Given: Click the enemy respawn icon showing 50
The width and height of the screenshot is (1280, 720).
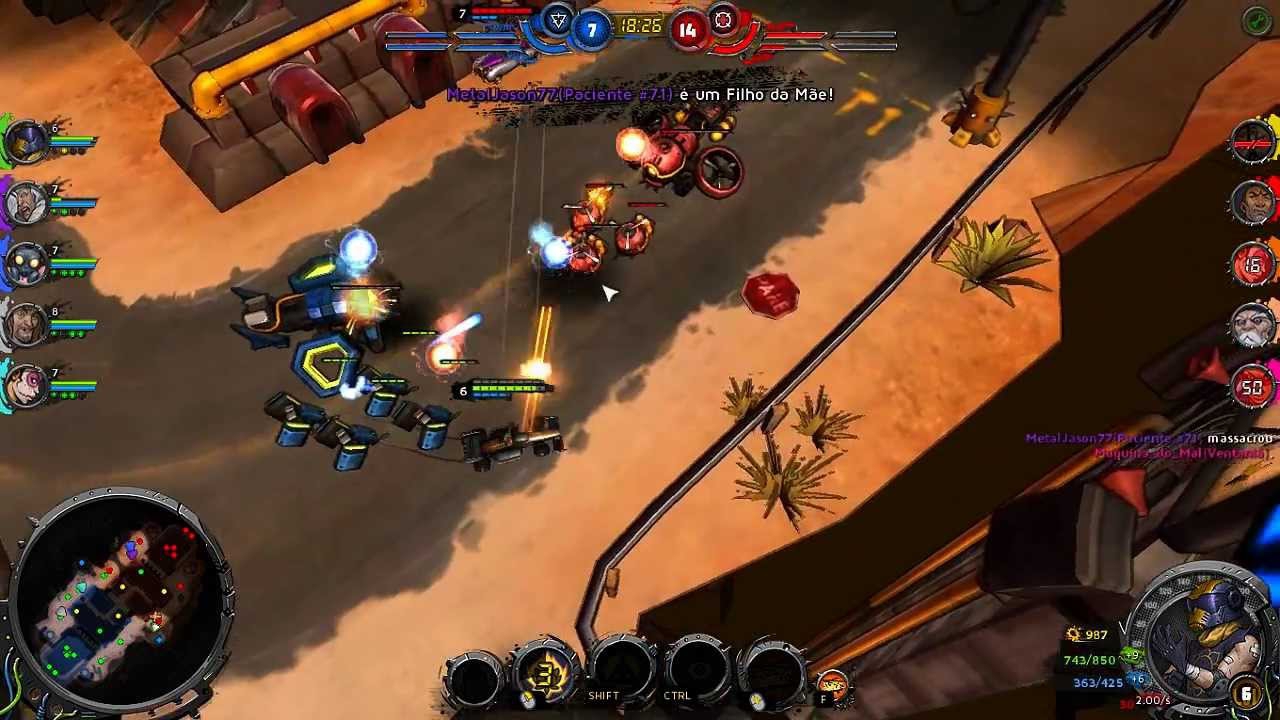Looking at the screenshot, I should [x=1254, y=388].
